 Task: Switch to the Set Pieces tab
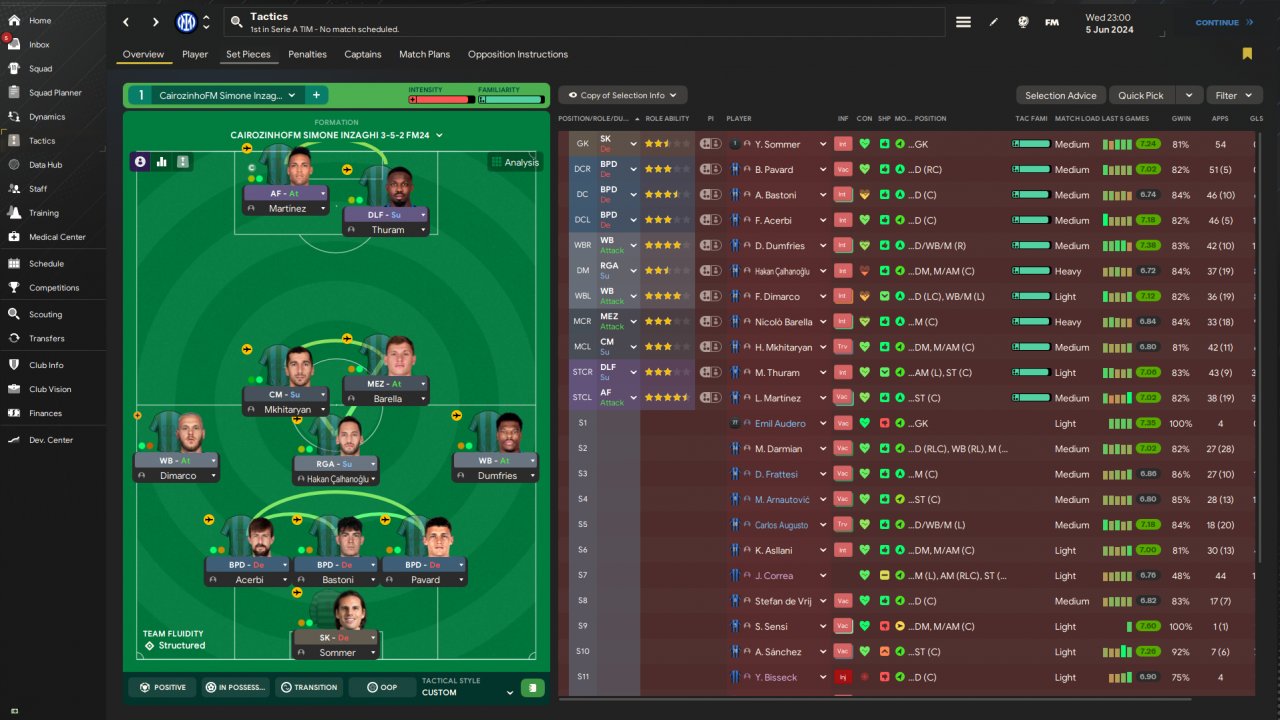[248, 54]
